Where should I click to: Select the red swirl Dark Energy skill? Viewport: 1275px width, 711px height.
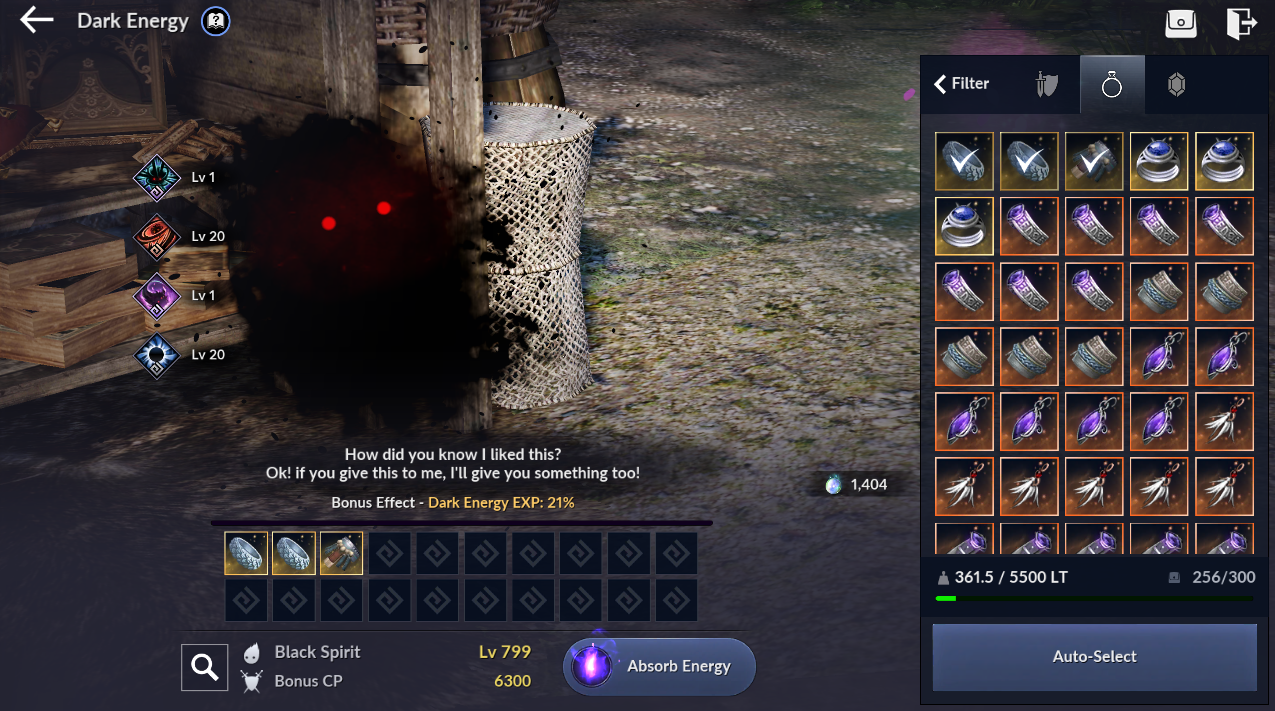[157, 237]
